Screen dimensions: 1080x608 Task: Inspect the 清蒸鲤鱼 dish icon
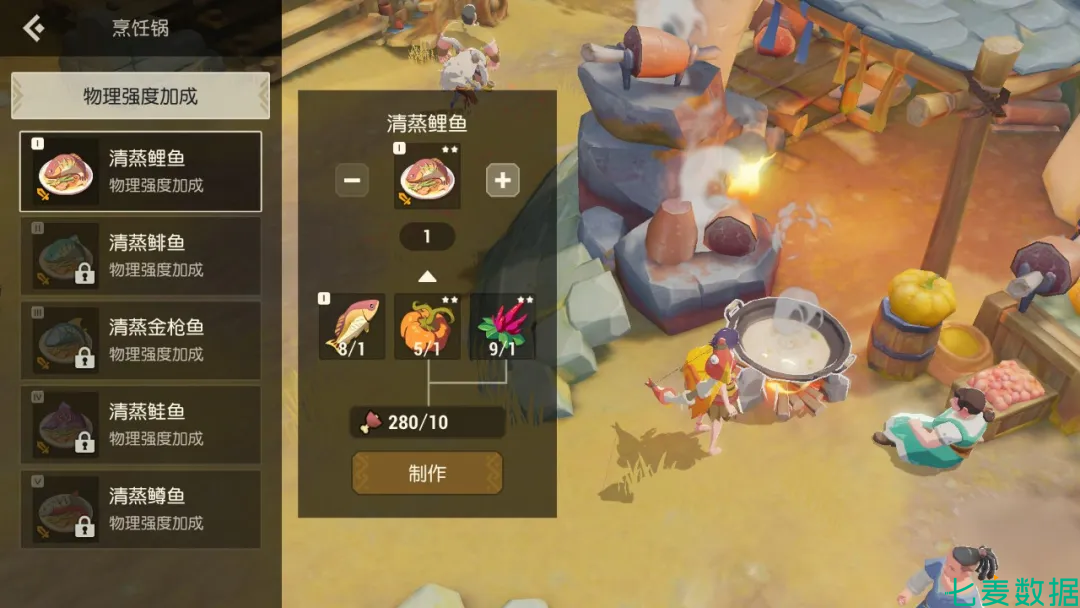coord(427,177)
